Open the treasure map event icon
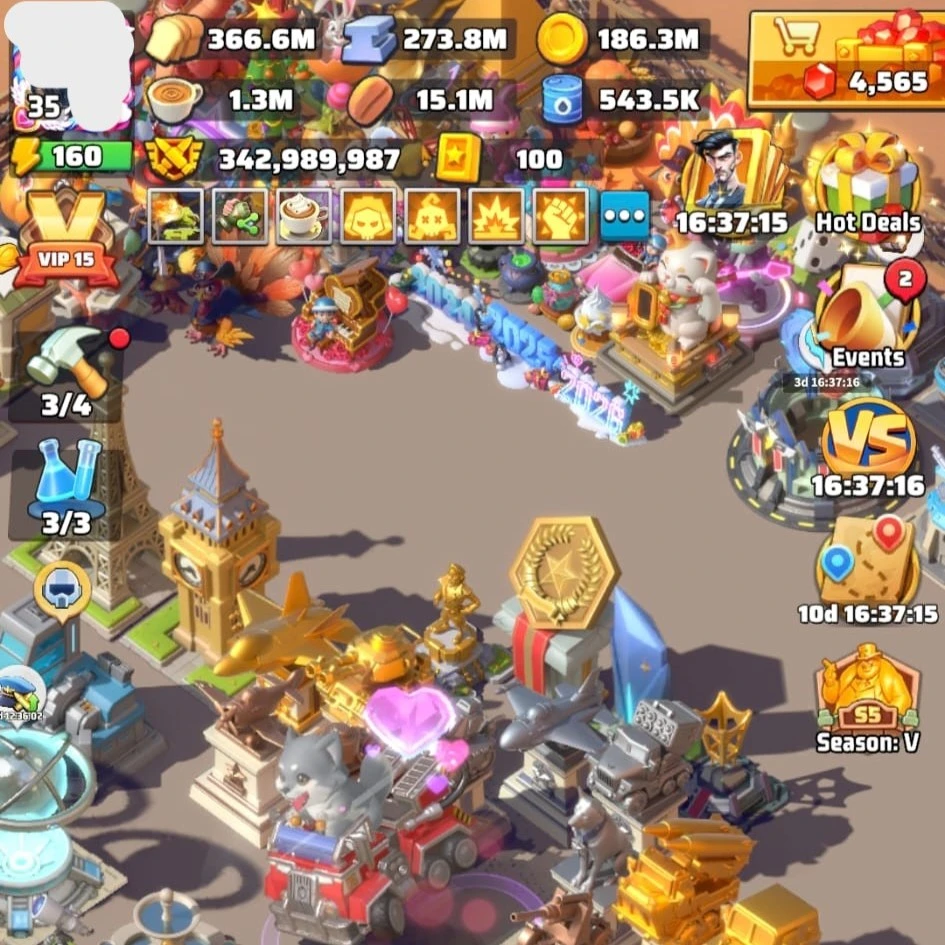945x945 pixels. tap(867, 564)
